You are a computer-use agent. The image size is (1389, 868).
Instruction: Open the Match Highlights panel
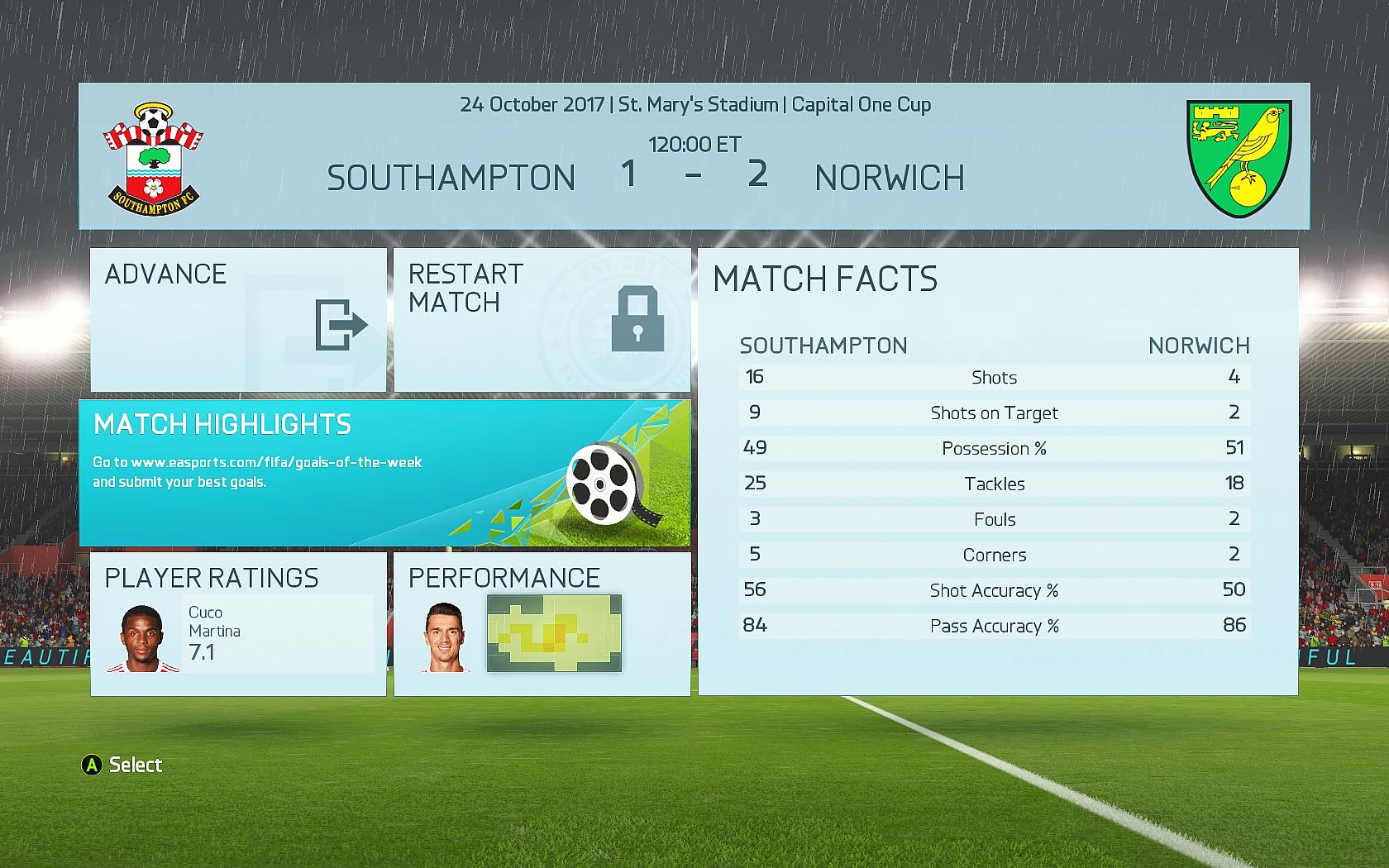tap(384, 473)
